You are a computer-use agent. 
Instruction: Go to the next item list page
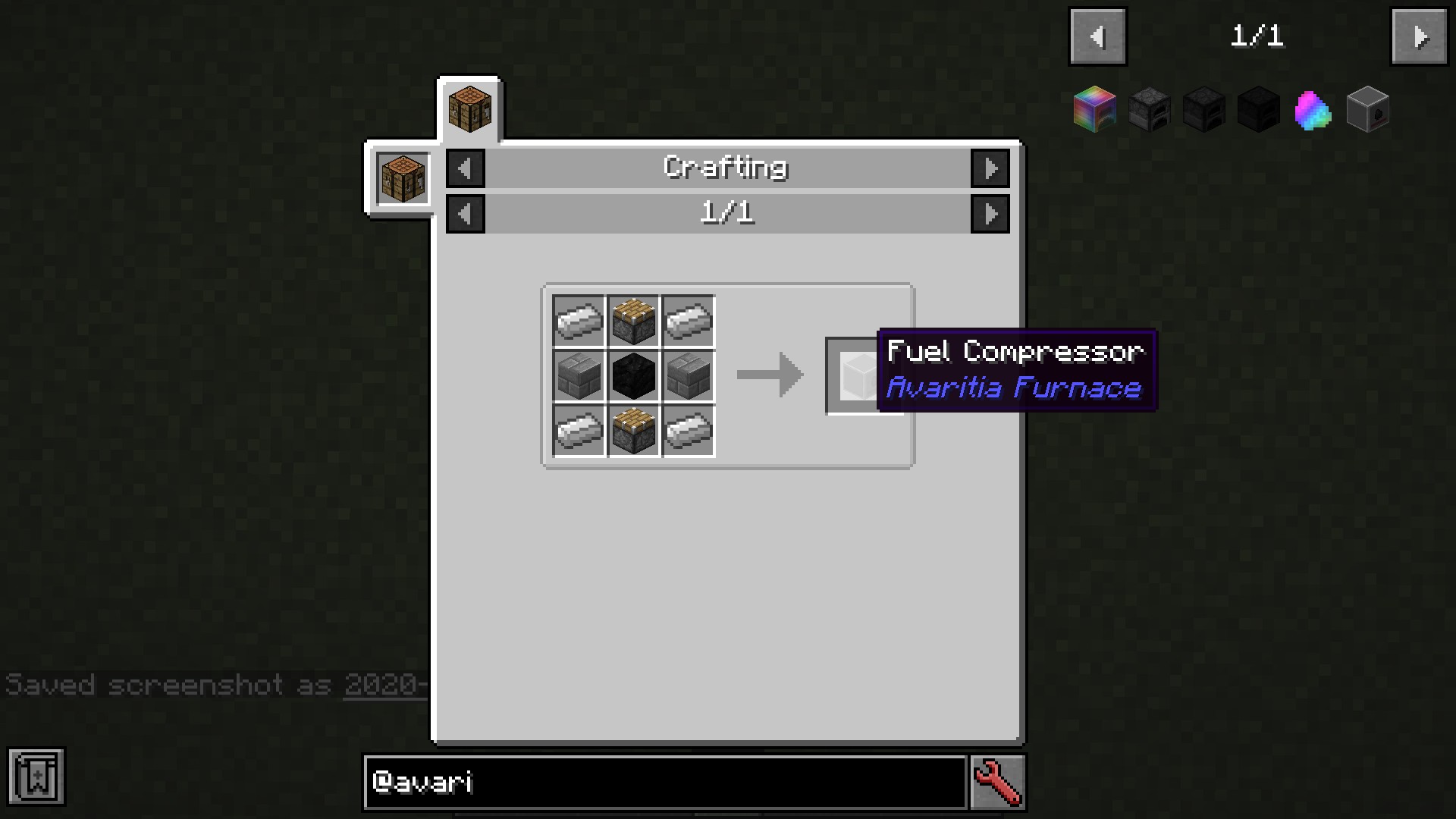1419,36
